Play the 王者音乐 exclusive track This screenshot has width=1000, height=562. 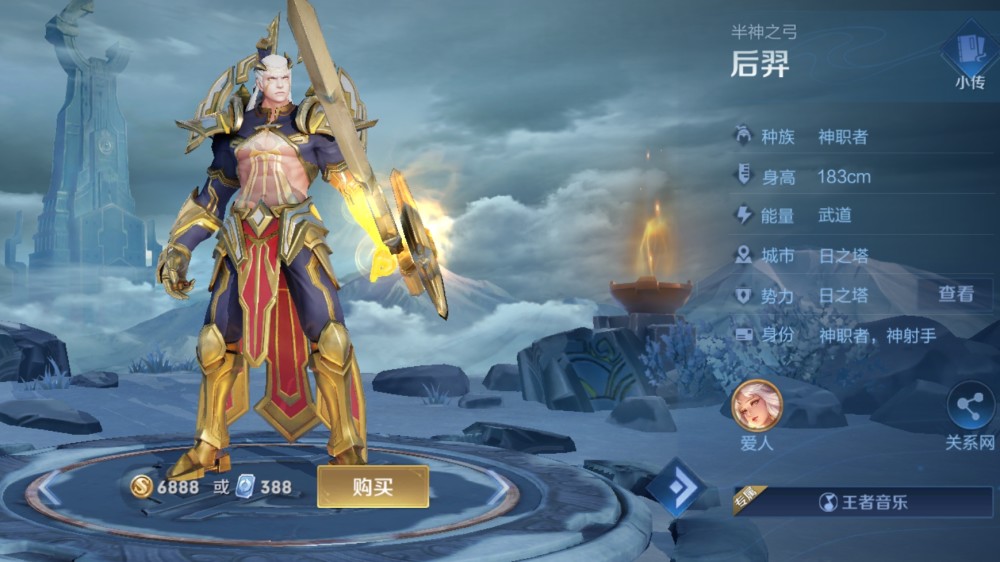865,502
